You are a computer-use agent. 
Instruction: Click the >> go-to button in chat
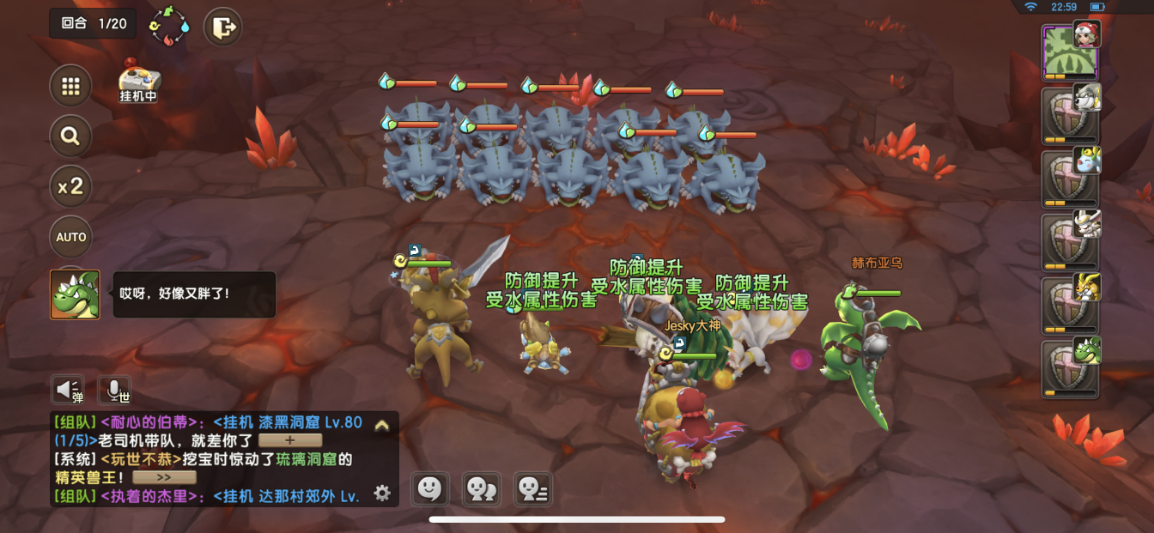162,477
